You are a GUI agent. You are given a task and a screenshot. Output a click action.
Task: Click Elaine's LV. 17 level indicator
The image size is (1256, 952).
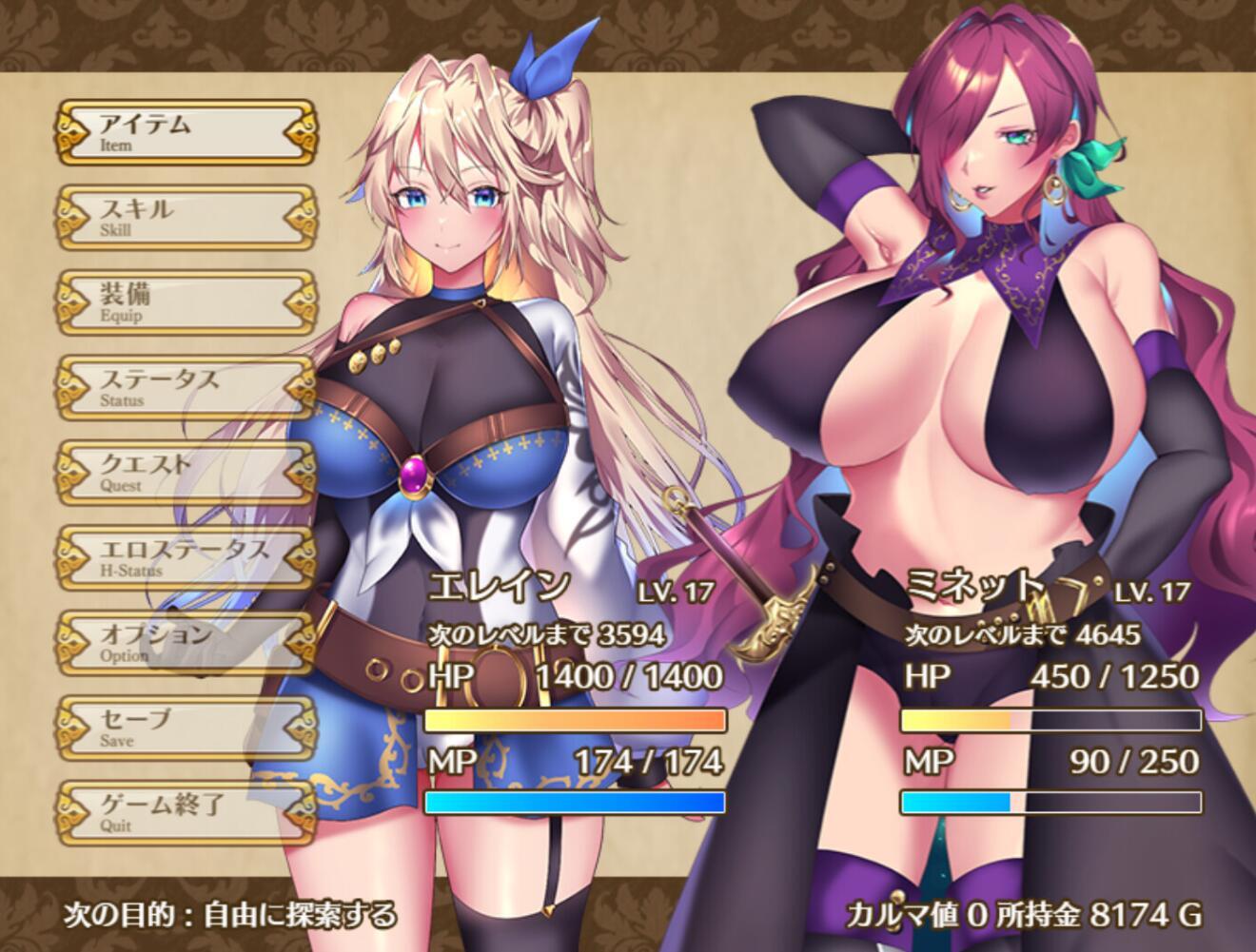click(x=677, y=590)
